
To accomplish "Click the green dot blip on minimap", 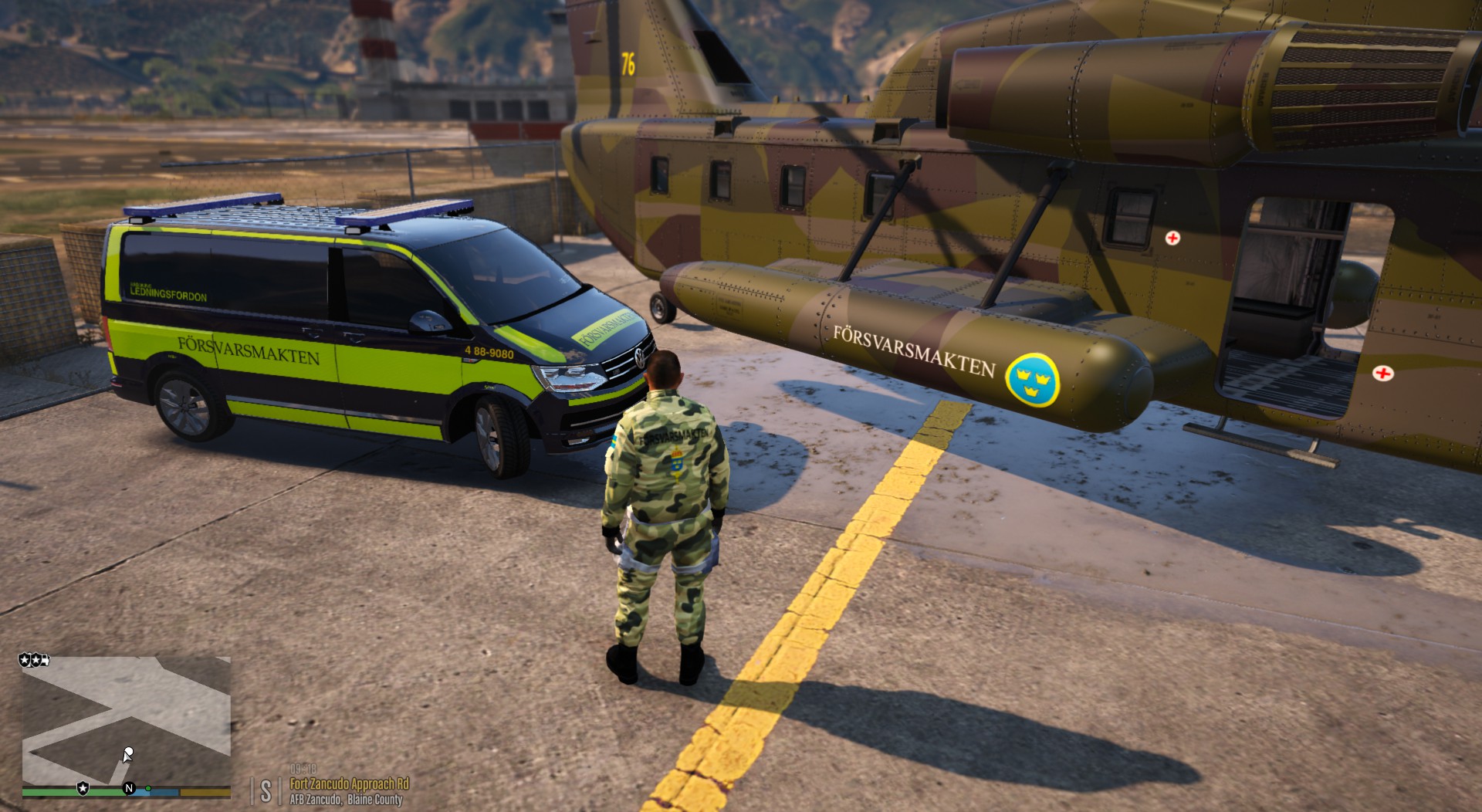I will [x=148, y=788].
